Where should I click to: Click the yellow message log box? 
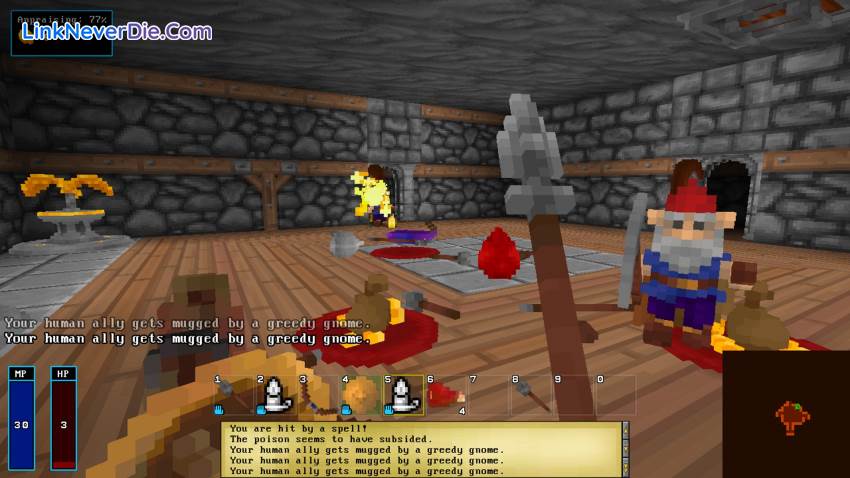pyautogui.click(x=422, y=449)
